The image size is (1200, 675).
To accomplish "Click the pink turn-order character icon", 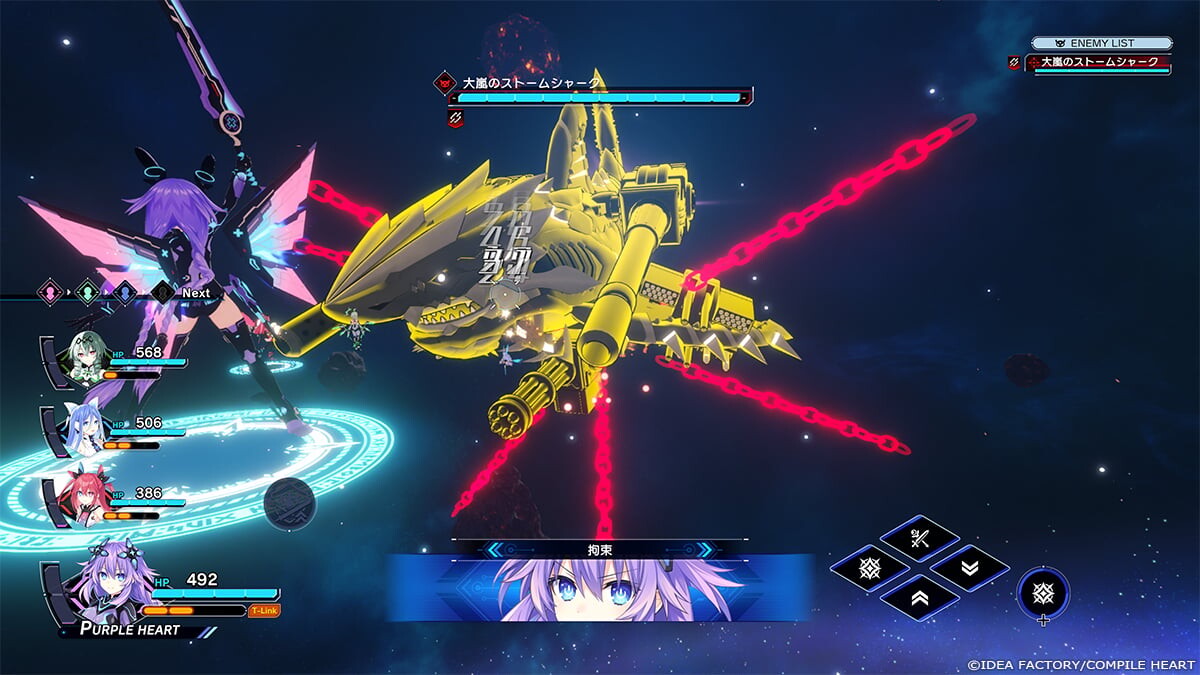I will tap(48, 293).
